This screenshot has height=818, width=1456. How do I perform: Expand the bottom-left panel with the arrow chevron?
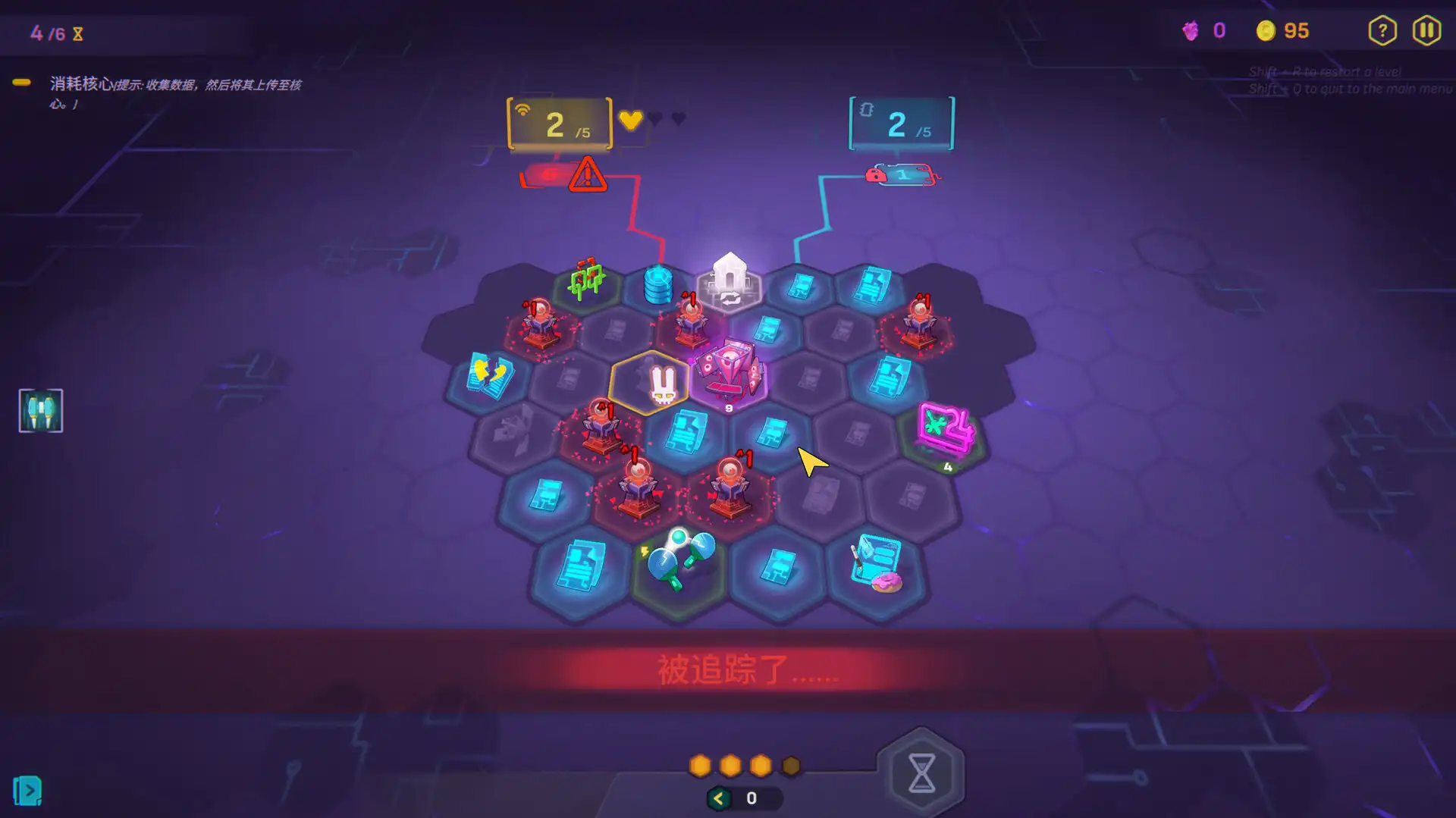click(28, 790)
